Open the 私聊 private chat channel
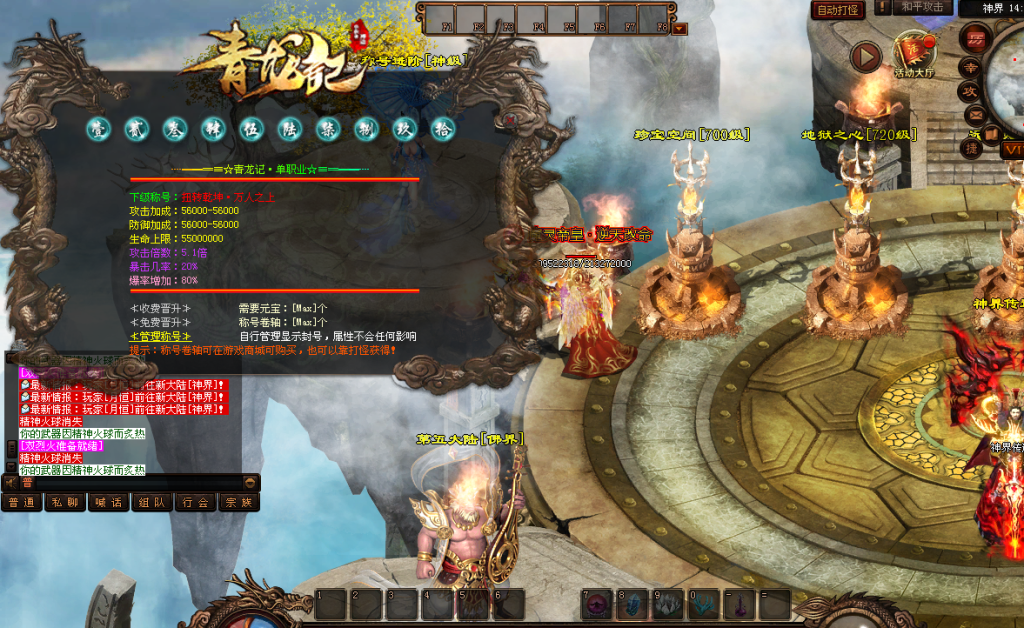 (x=65, y=502)
